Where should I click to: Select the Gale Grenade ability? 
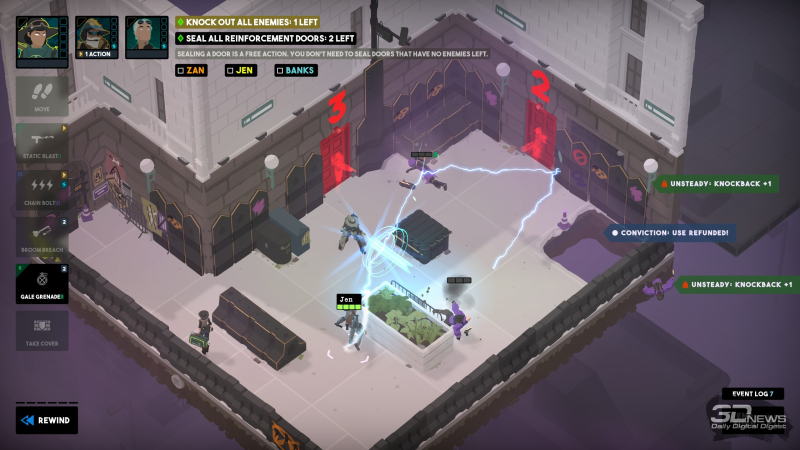click(42, 283)
